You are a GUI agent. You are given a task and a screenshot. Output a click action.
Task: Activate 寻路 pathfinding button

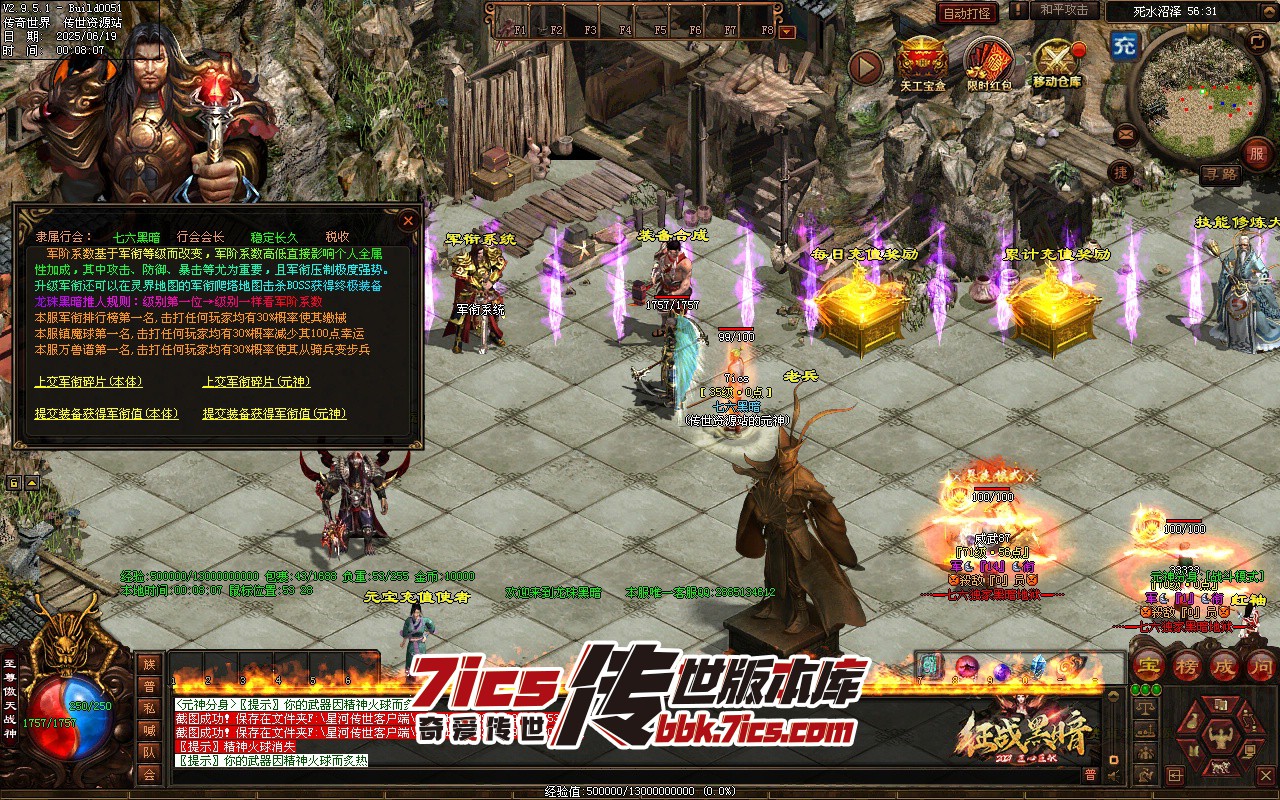(1219, 174)
